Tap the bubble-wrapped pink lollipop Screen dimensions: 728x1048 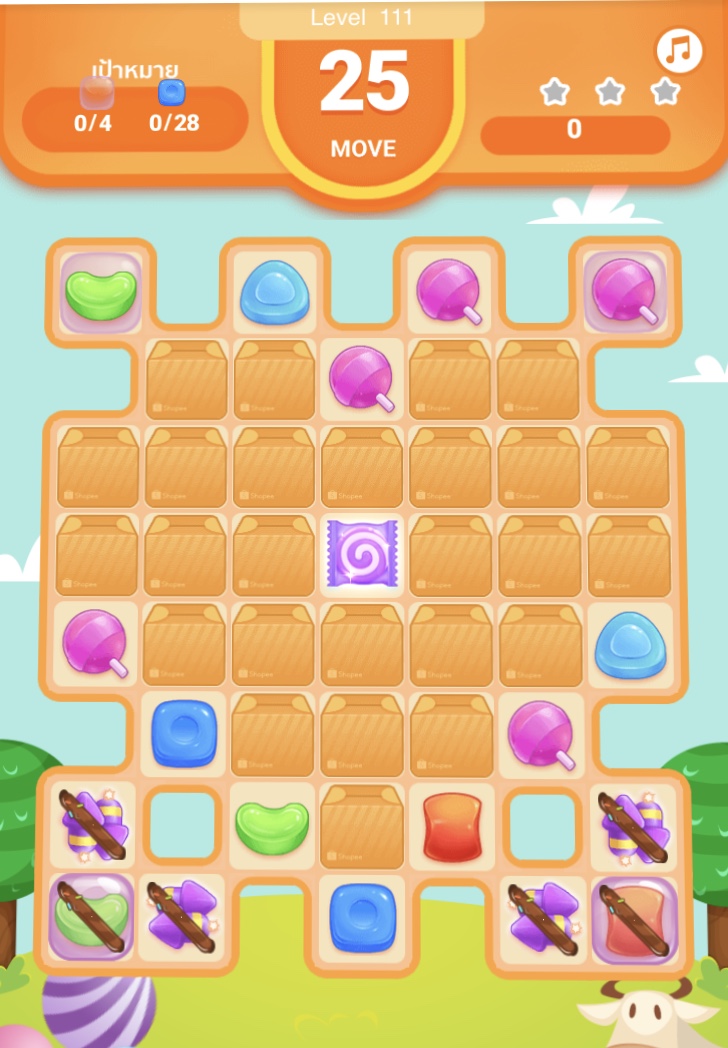click(625, 290)
